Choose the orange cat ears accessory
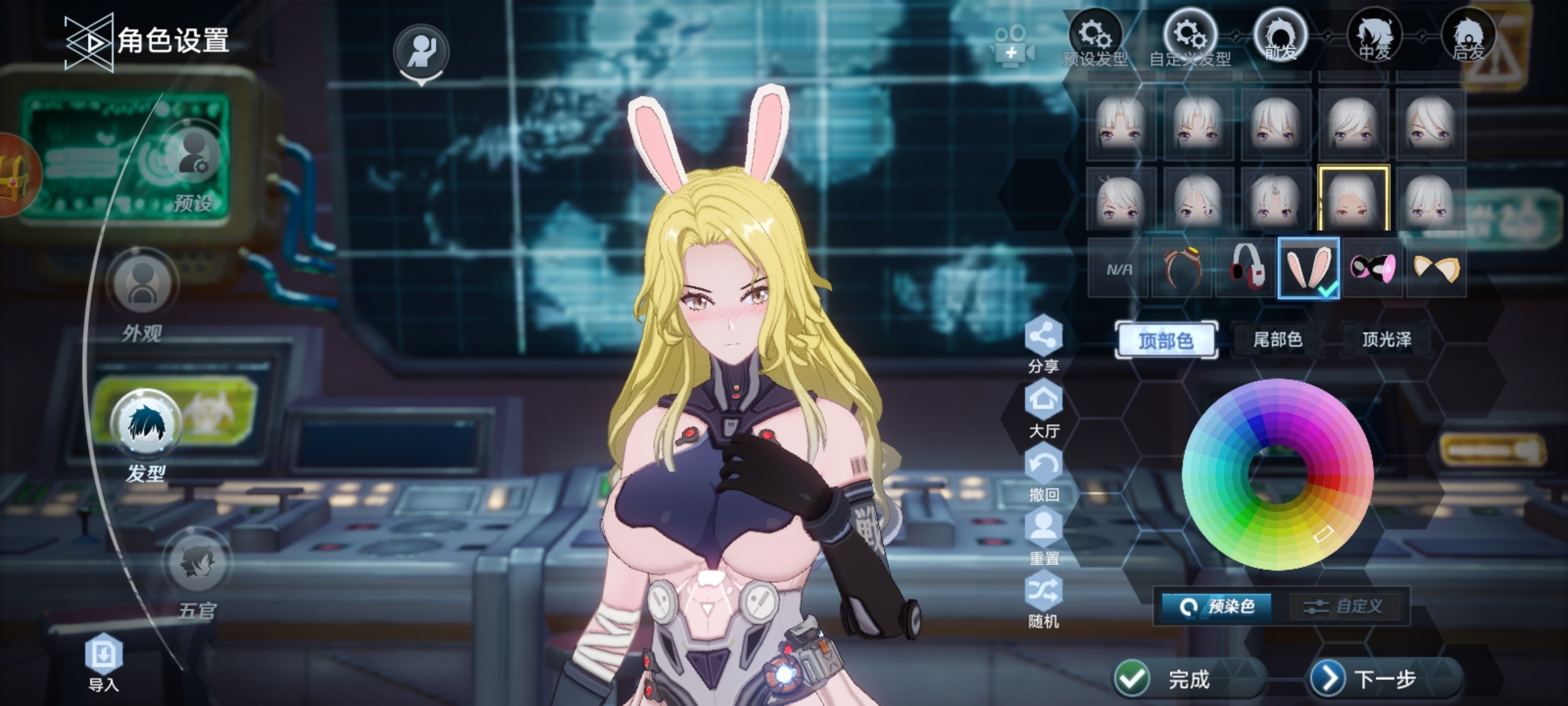This screenshot has width=1568, height=706. click(x=1435, y=268)
